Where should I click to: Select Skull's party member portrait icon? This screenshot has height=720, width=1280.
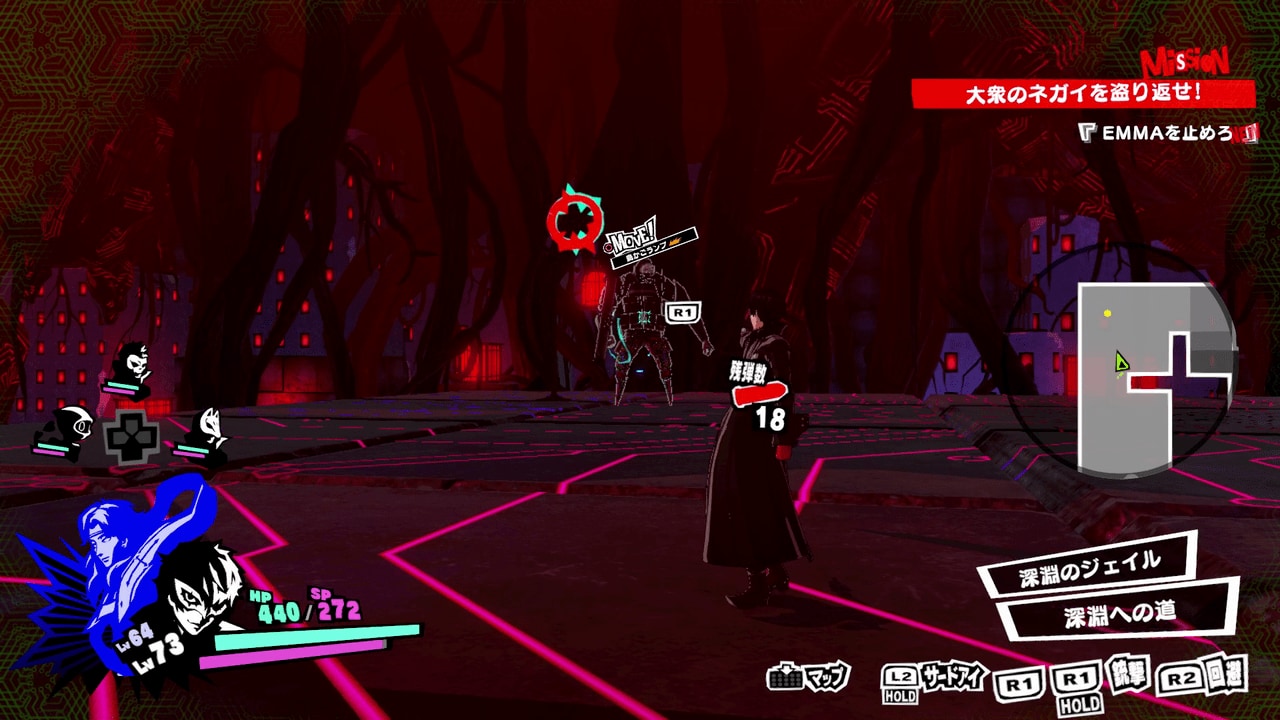[138, 362]
